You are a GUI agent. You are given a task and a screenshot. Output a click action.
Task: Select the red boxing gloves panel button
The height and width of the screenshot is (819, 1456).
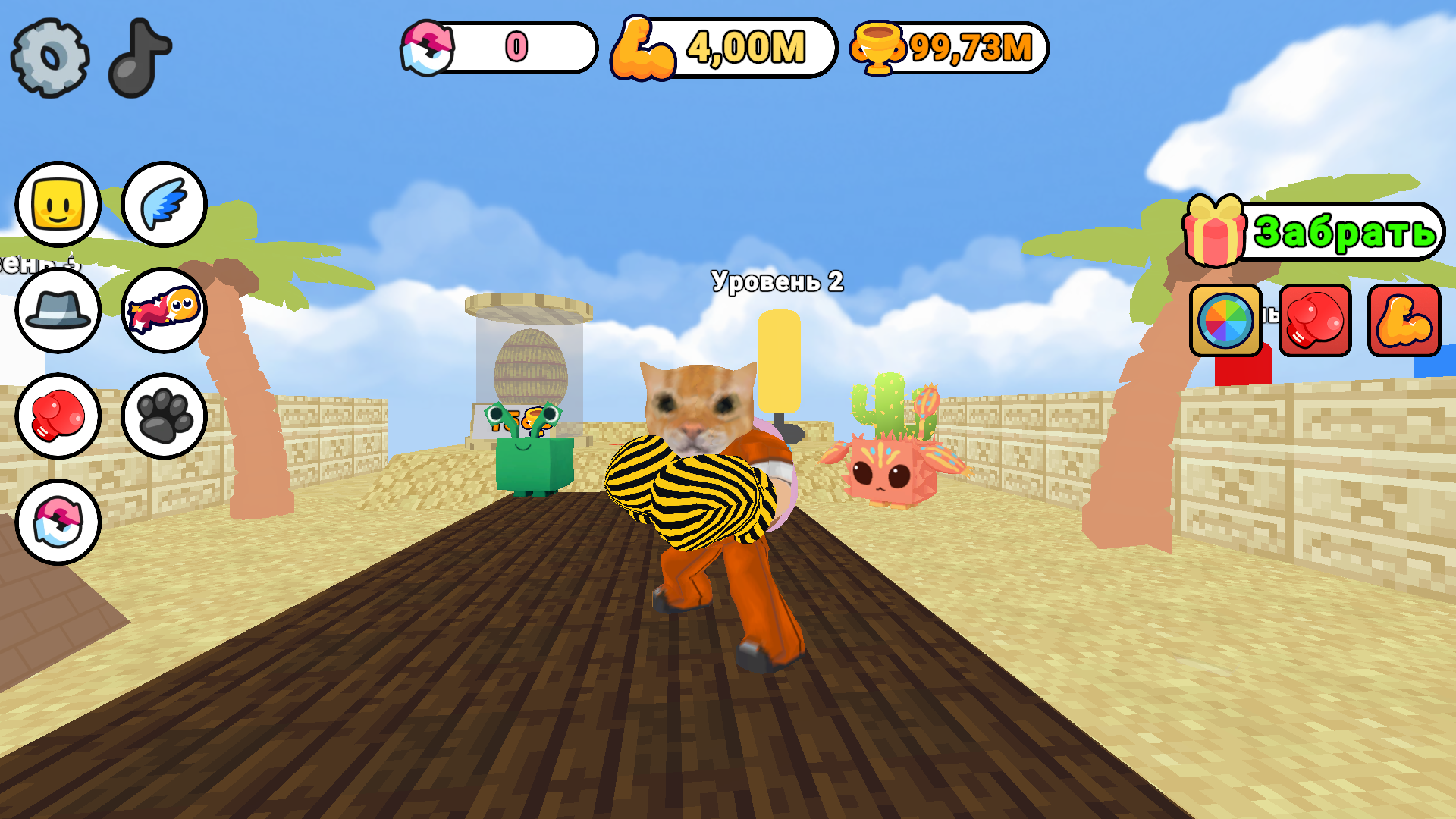click(1315, 322)
